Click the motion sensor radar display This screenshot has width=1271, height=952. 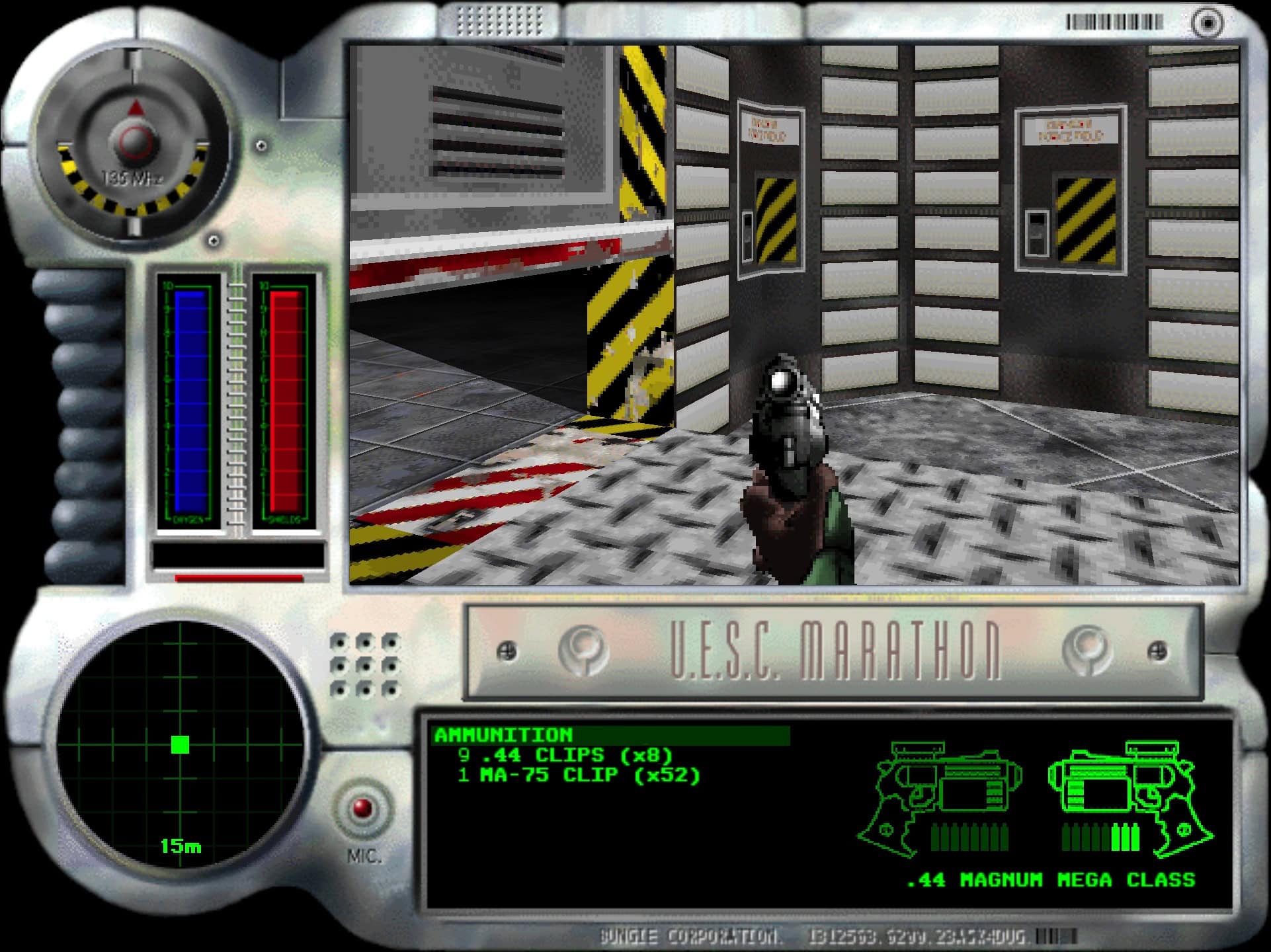pos(180,744)
